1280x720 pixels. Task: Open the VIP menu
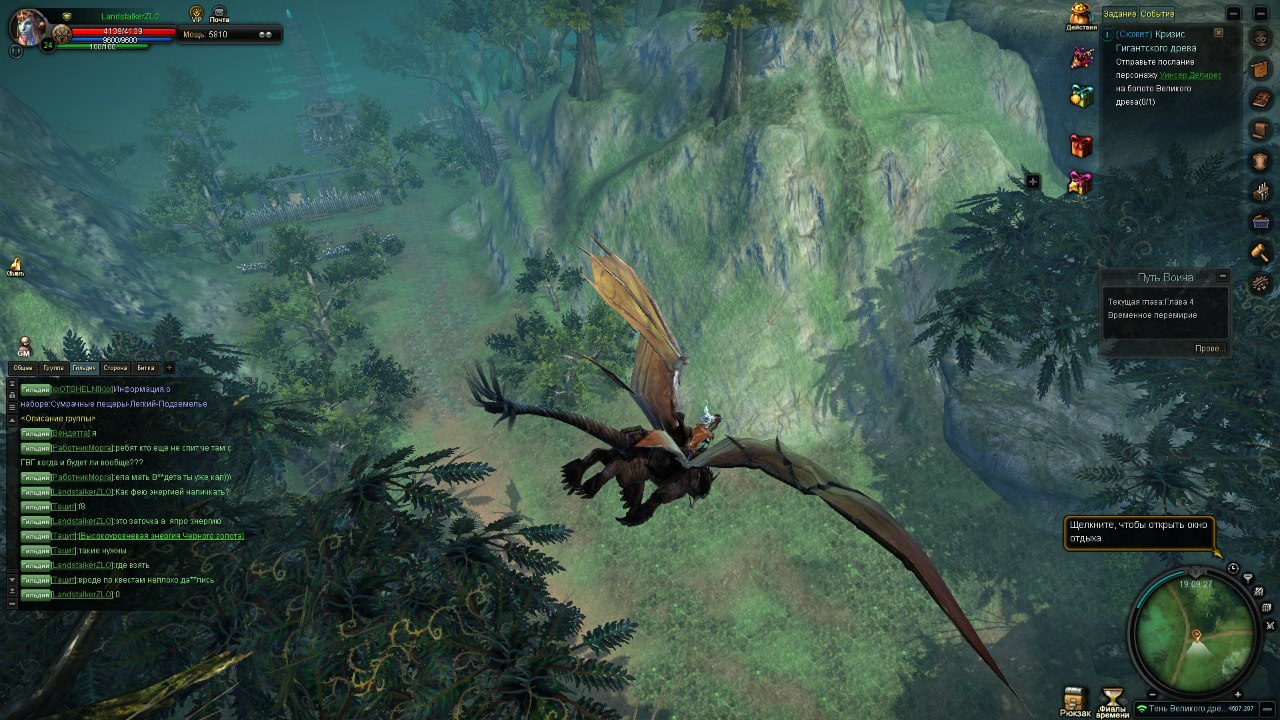click(196, 13)
